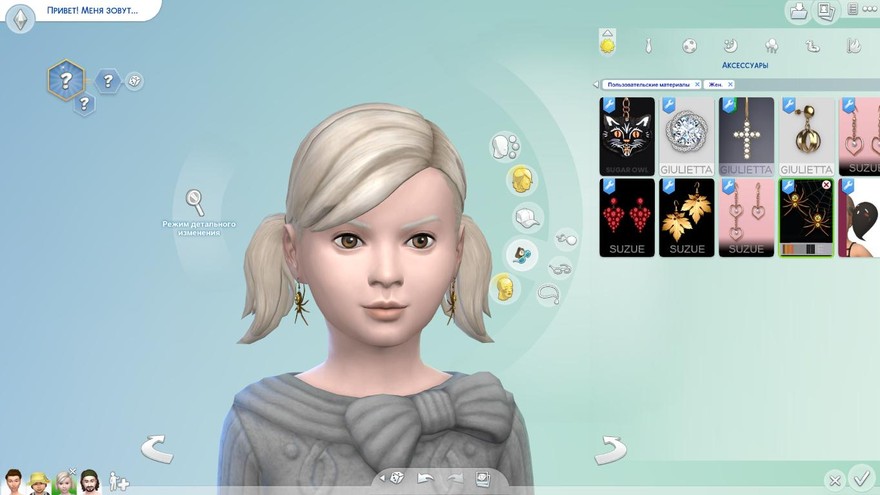Pick the pearl cross earrings thumbnail
This screenshot has height=495, width=880.
746,136
